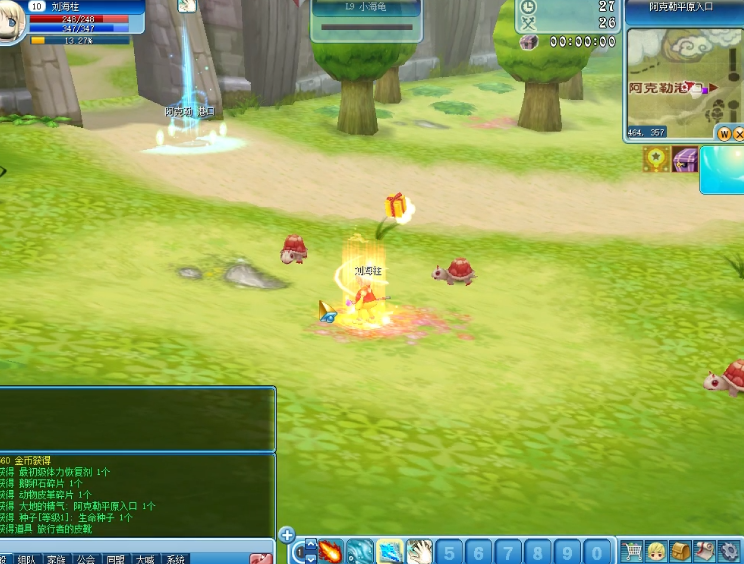Switch to the 系统 chat tab
The image size is (744, 564).
point(176,559)
